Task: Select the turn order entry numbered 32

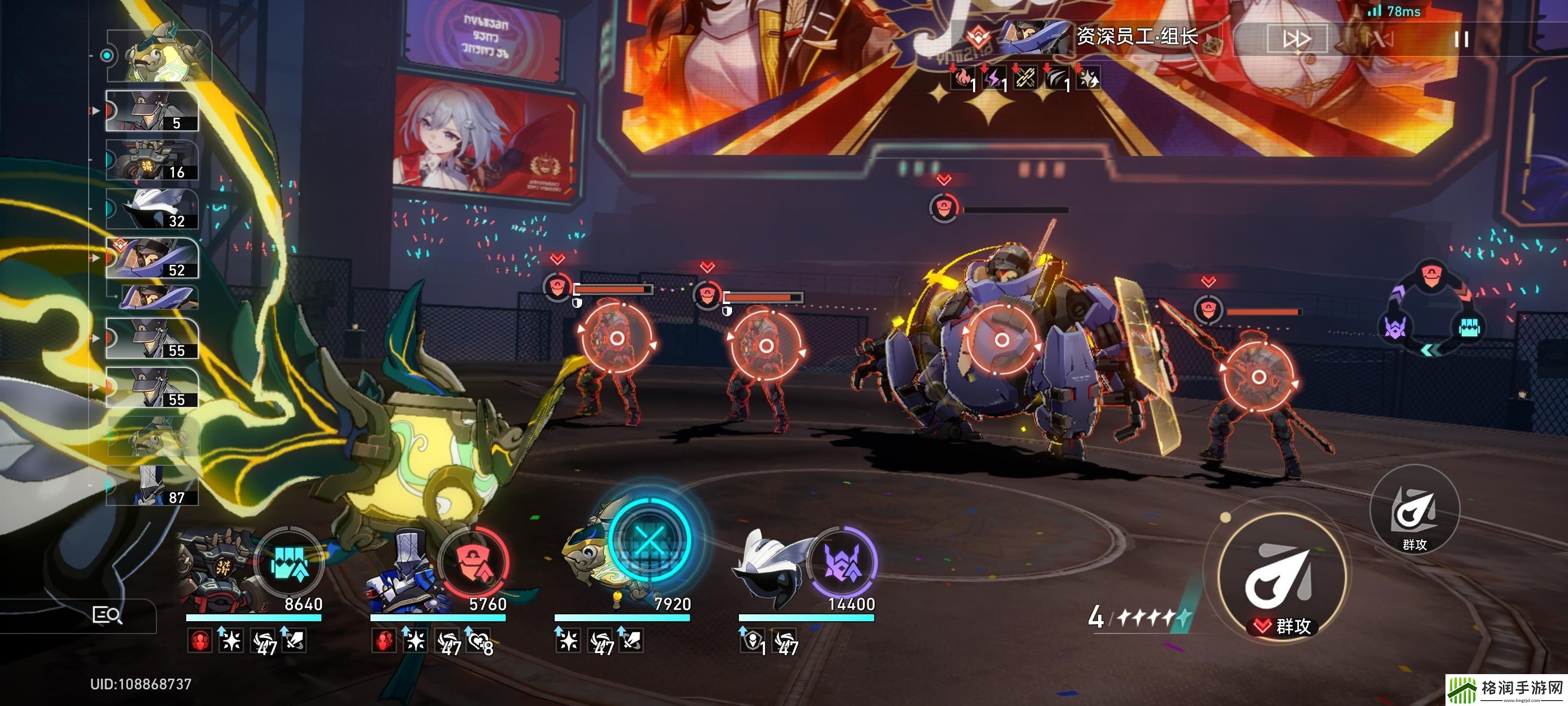Action: tap(152, 209)
